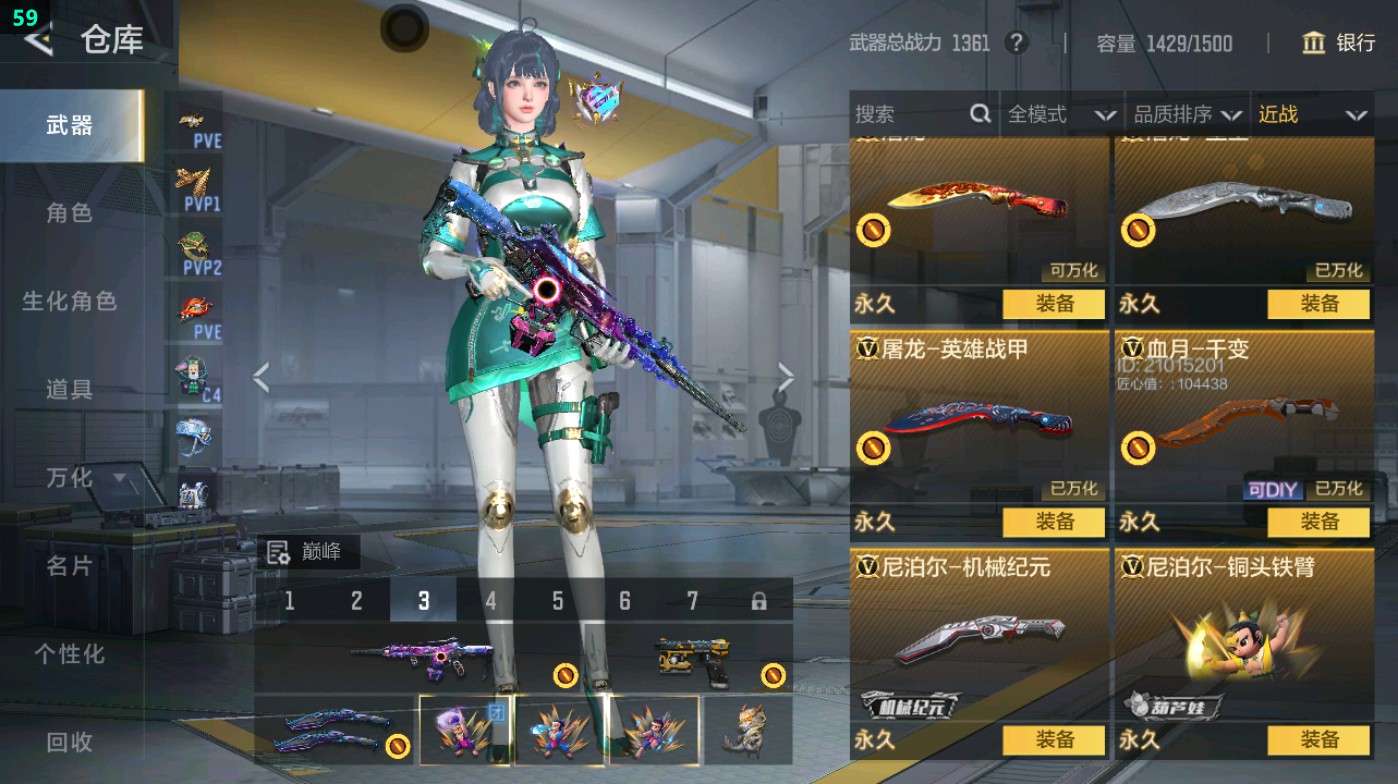
Task: Tap the search magnifier icon
Action: pos(978,114)
